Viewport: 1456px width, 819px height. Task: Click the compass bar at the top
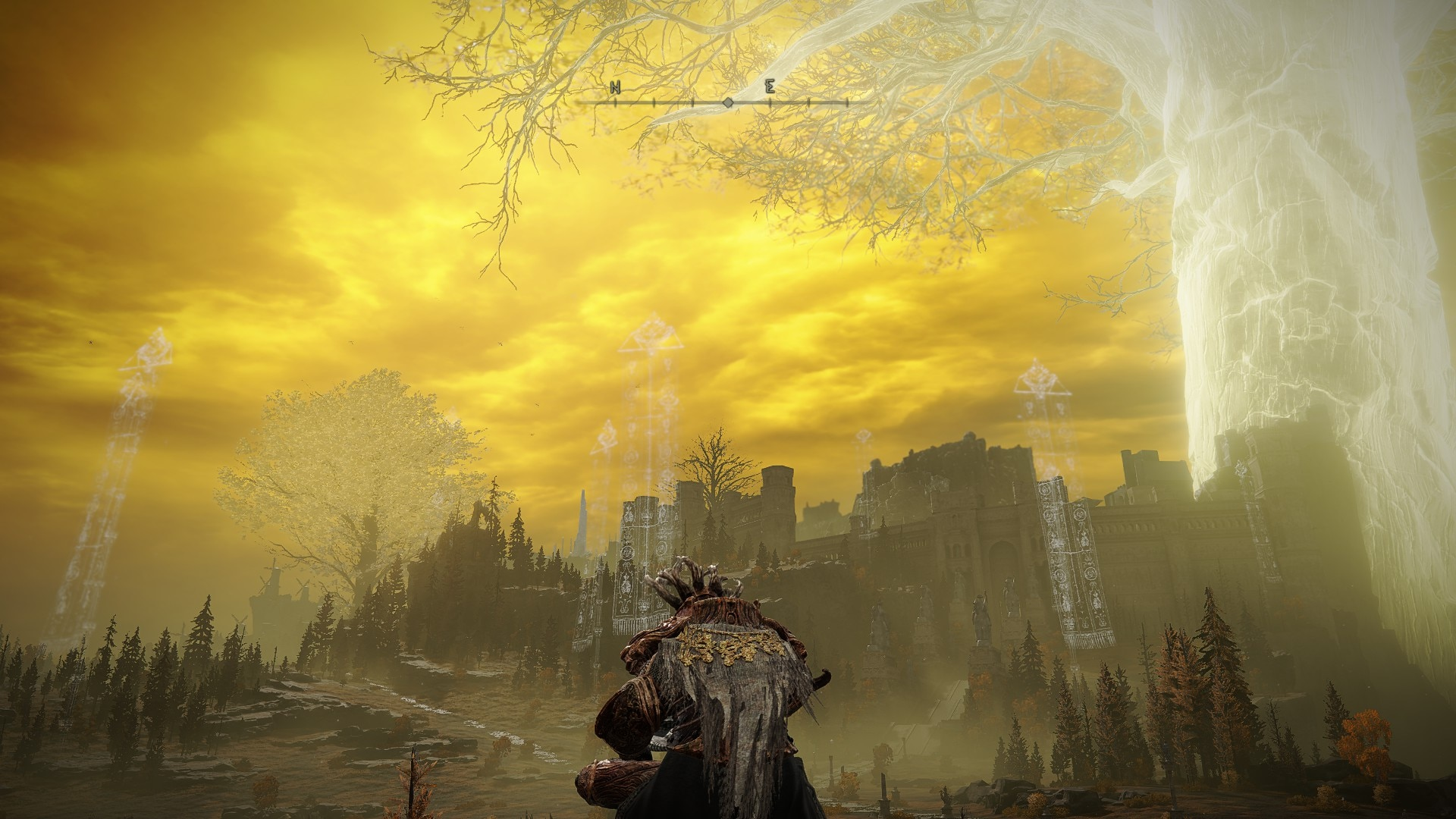tap(726, 101)
